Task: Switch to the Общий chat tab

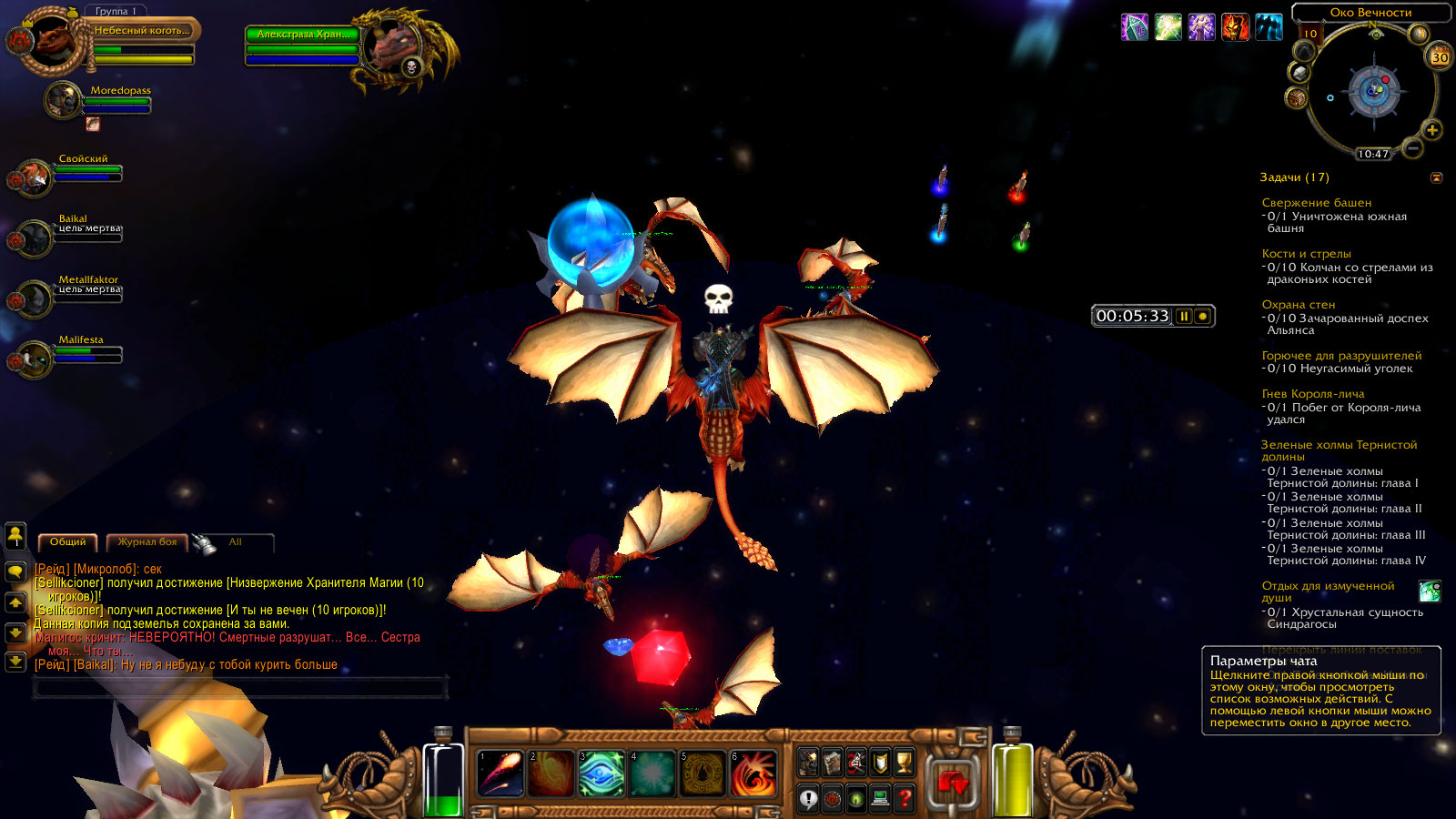Action: 68,542
